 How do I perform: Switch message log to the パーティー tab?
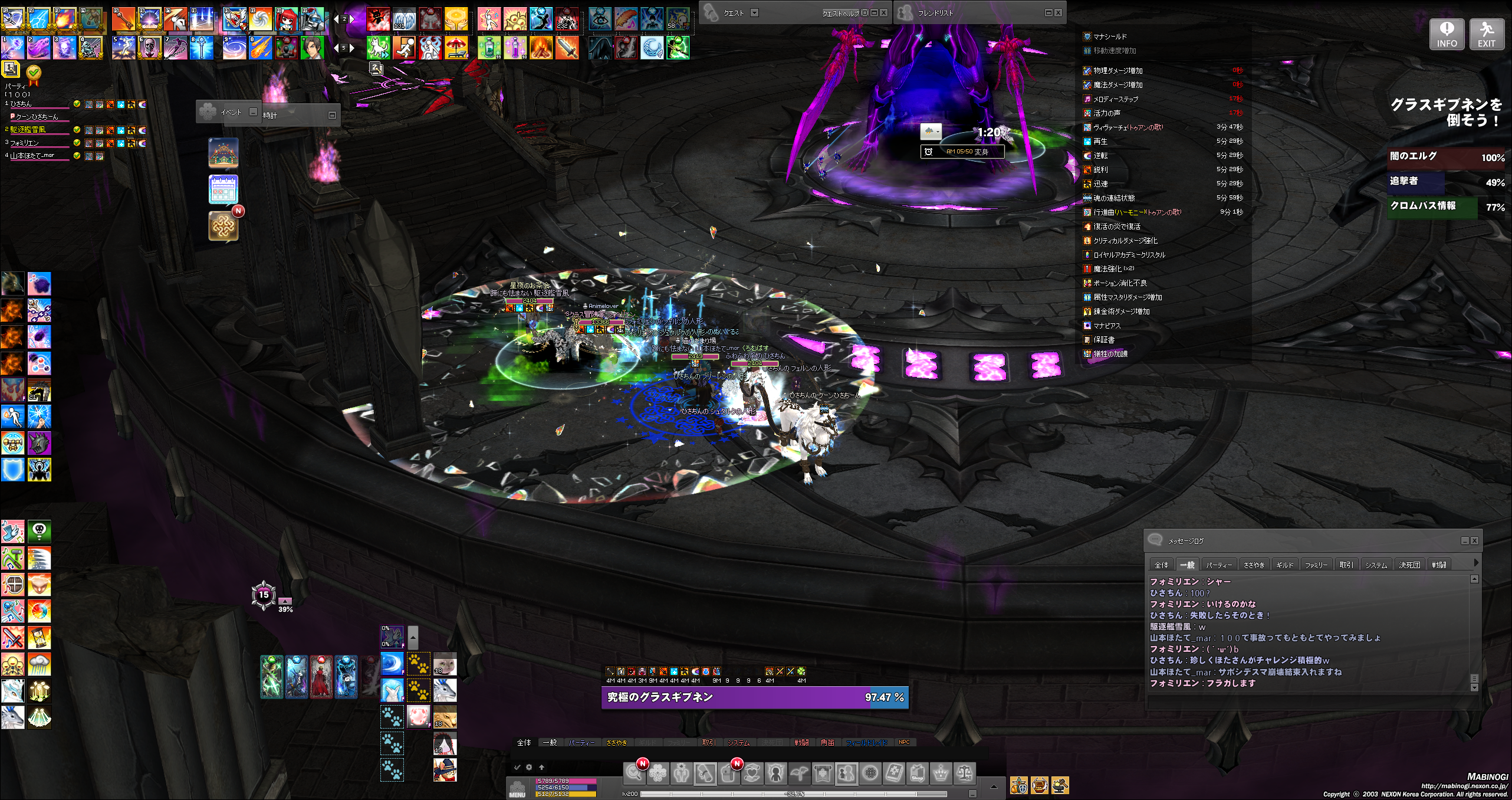tap(1218, 565)
